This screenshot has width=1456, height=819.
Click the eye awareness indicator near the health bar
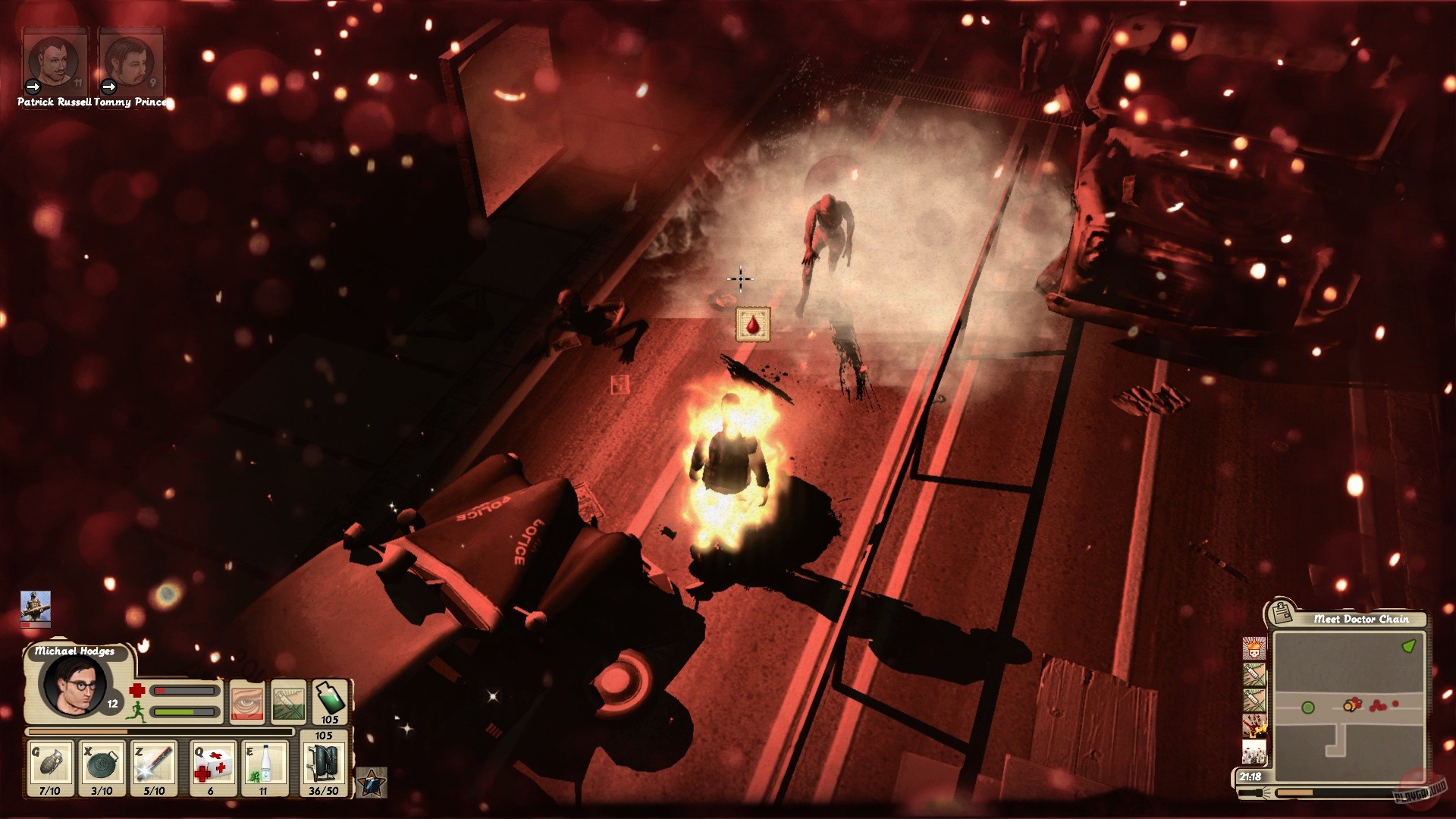point(248,701)
